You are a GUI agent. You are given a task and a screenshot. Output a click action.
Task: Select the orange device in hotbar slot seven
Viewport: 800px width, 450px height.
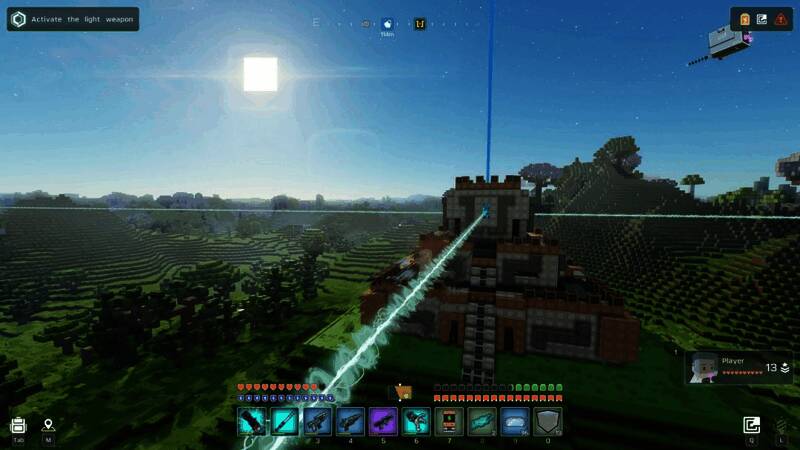pos(448,421)
